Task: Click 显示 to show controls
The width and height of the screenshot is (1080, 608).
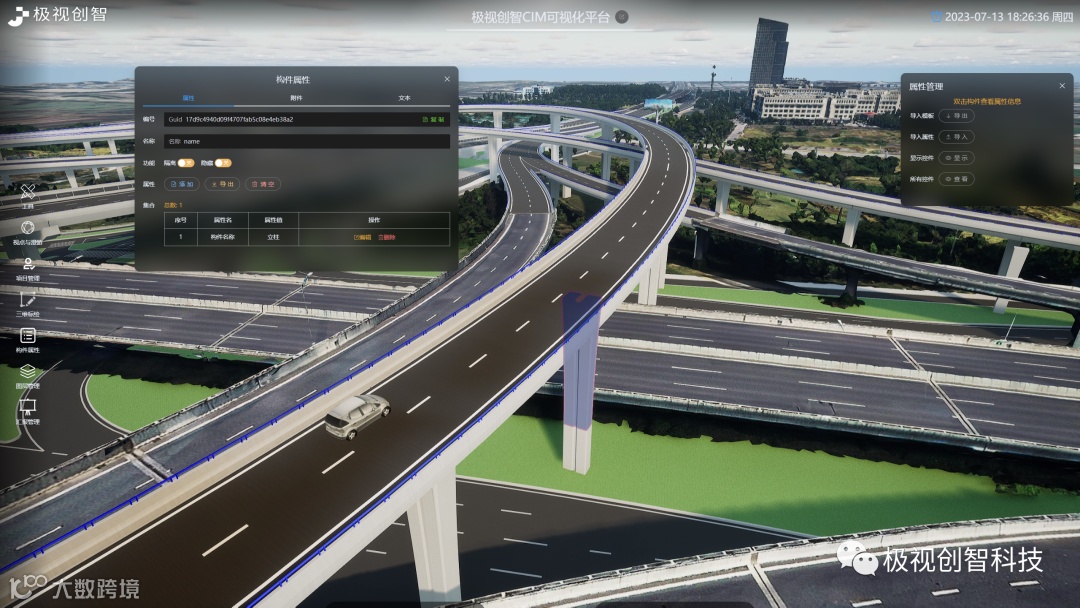Action: [957, 158]
